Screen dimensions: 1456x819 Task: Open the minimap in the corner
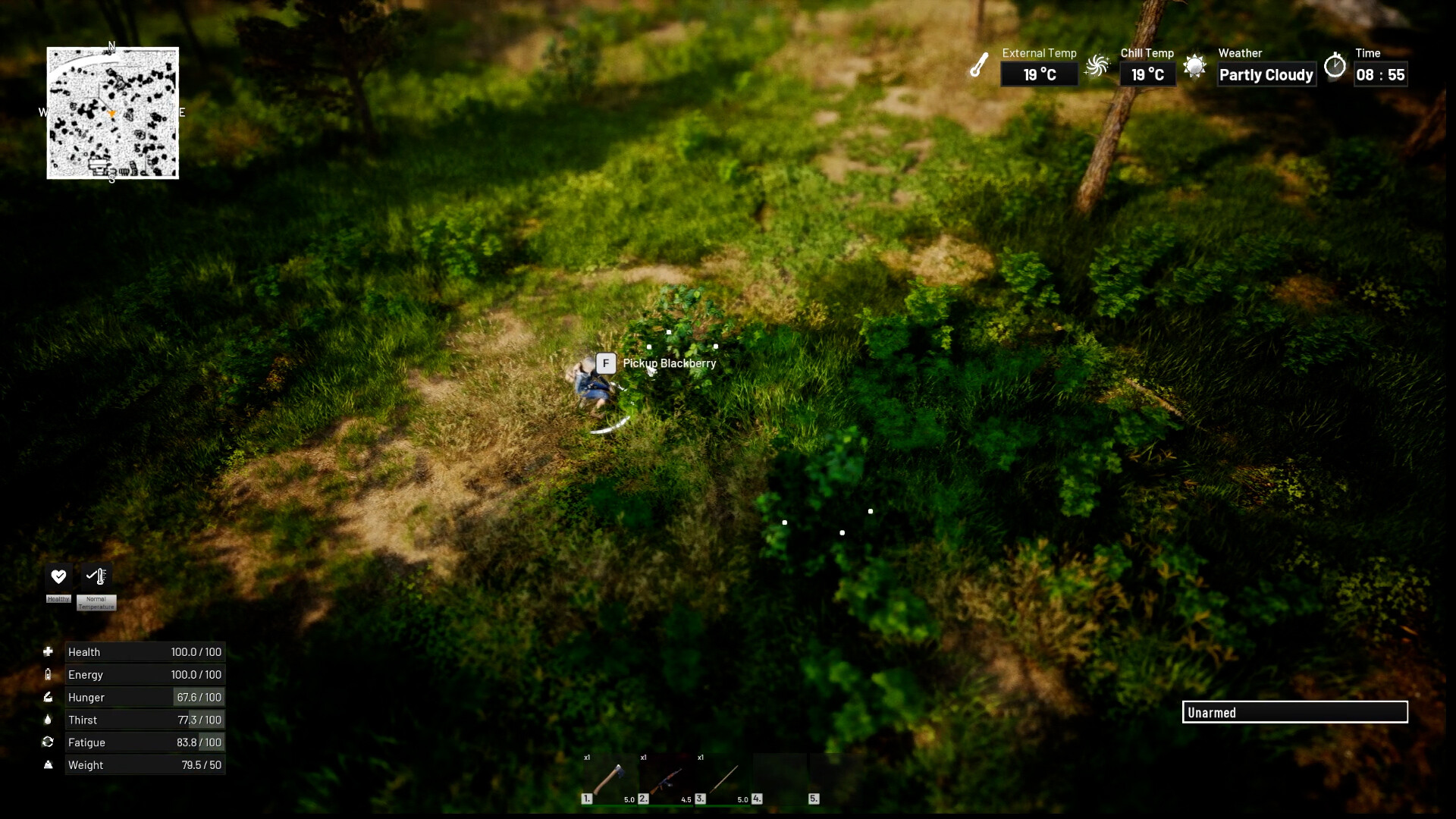pyautogui.click(x=113, y=113)
